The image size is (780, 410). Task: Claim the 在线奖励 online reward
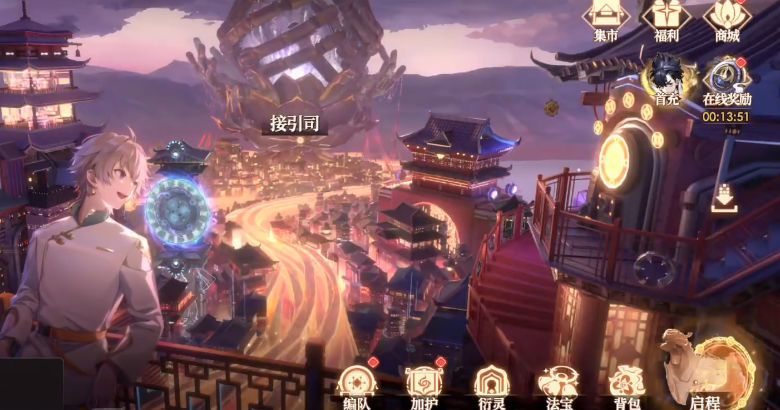(725, 80)
